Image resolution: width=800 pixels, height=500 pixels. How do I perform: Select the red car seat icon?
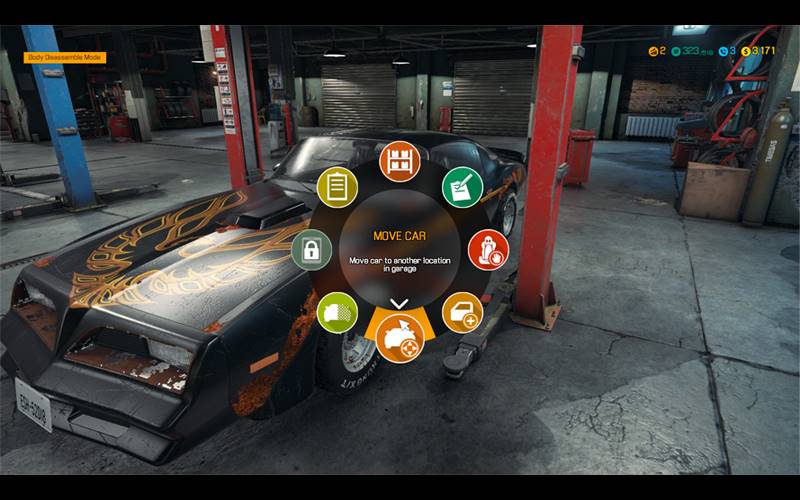tap(488, 250)
